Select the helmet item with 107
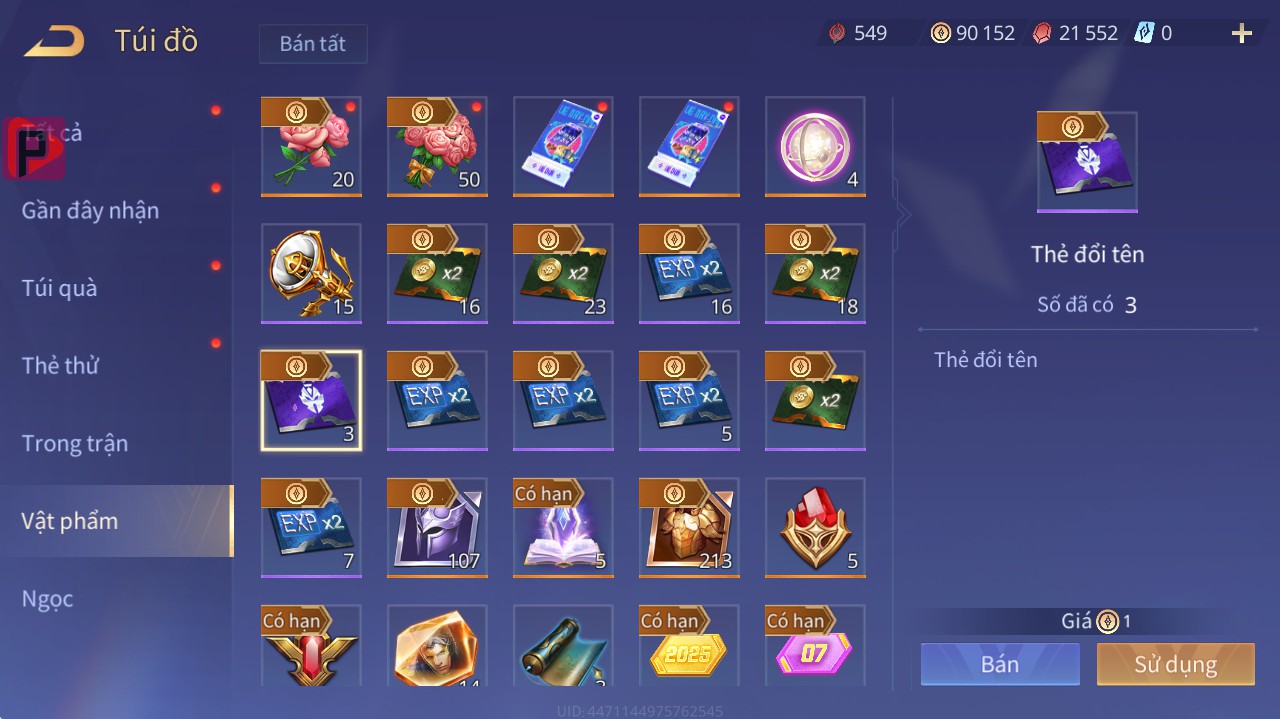This screenshot has width=1280, height=719. (437, 527)
